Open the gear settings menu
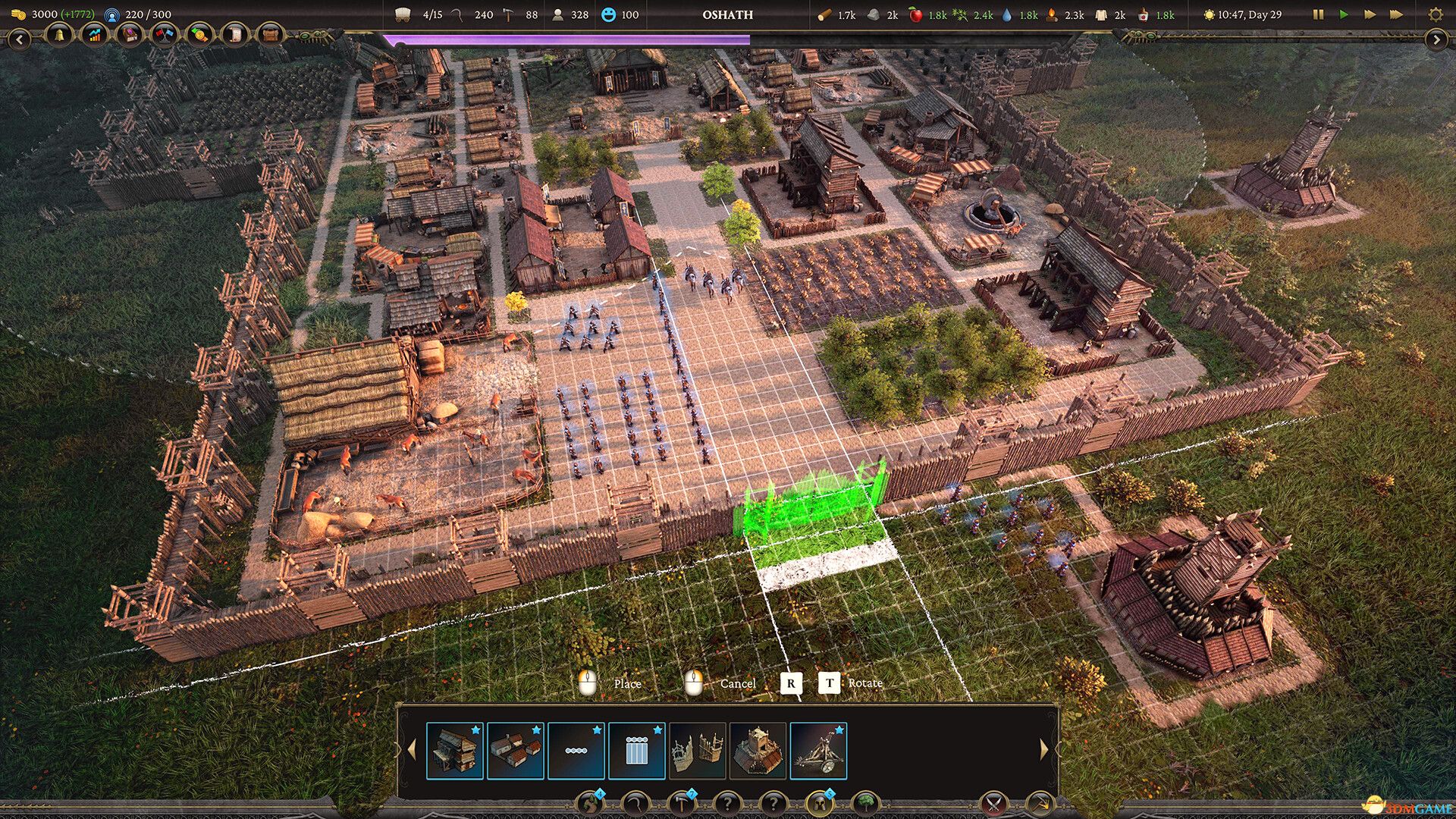Screen dimensions: 1456x819 point(1435,14)
